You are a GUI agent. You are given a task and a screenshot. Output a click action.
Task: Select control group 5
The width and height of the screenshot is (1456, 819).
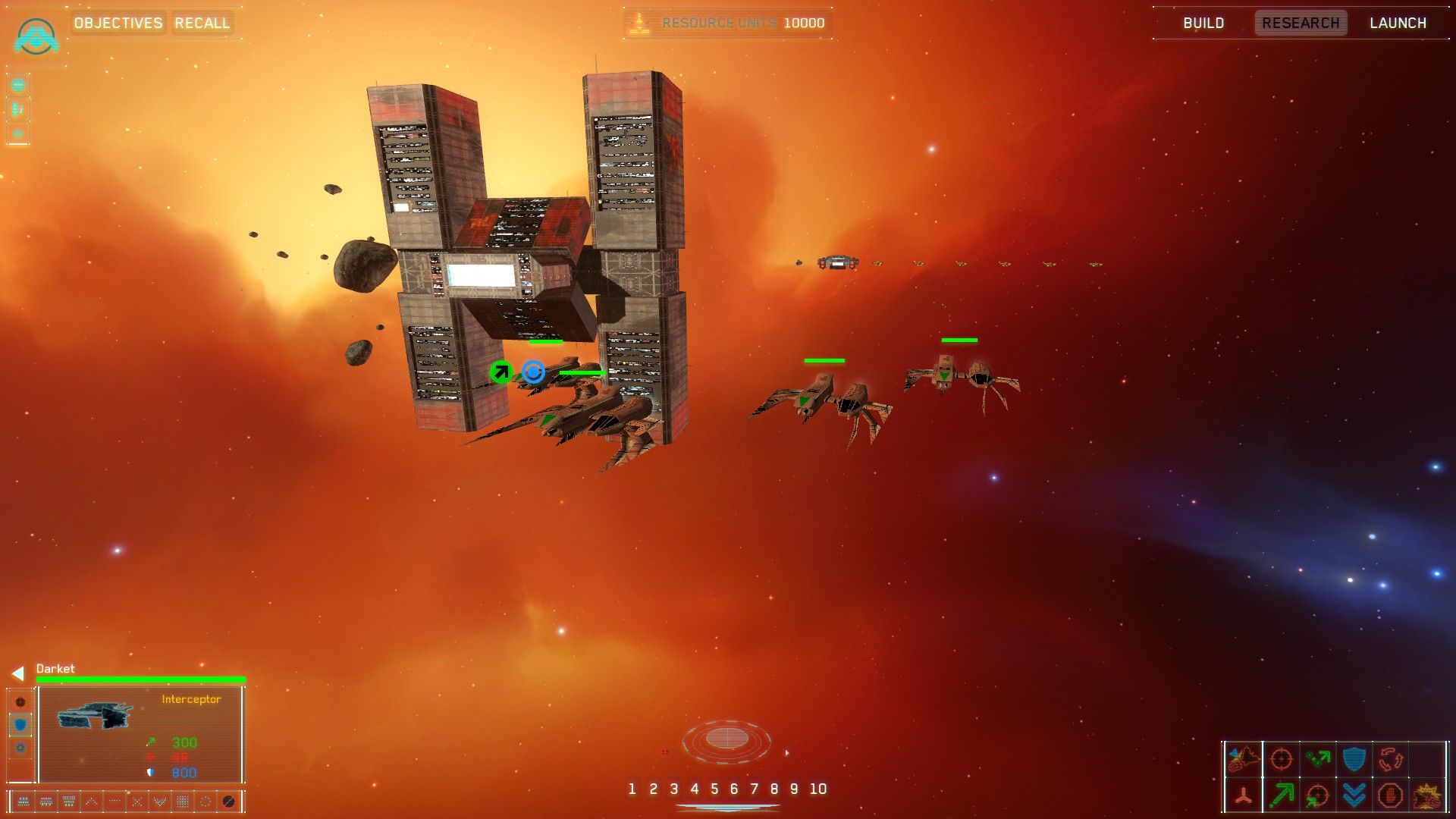click(x=714, y=789)
